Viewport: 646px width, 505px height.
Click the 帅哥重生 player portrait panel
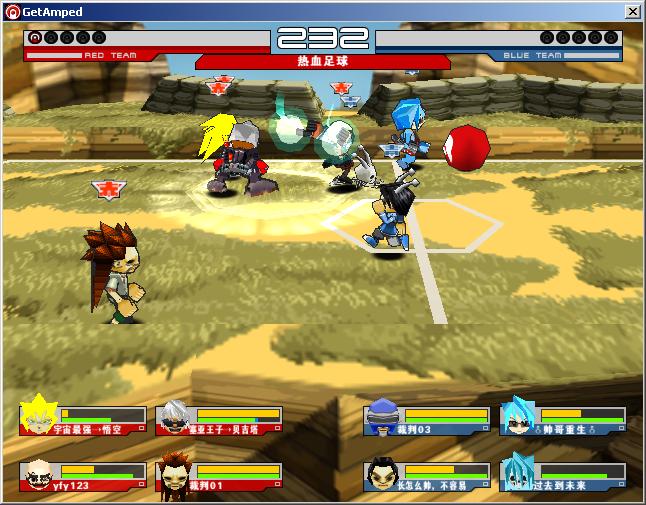[x=563, y=419]
